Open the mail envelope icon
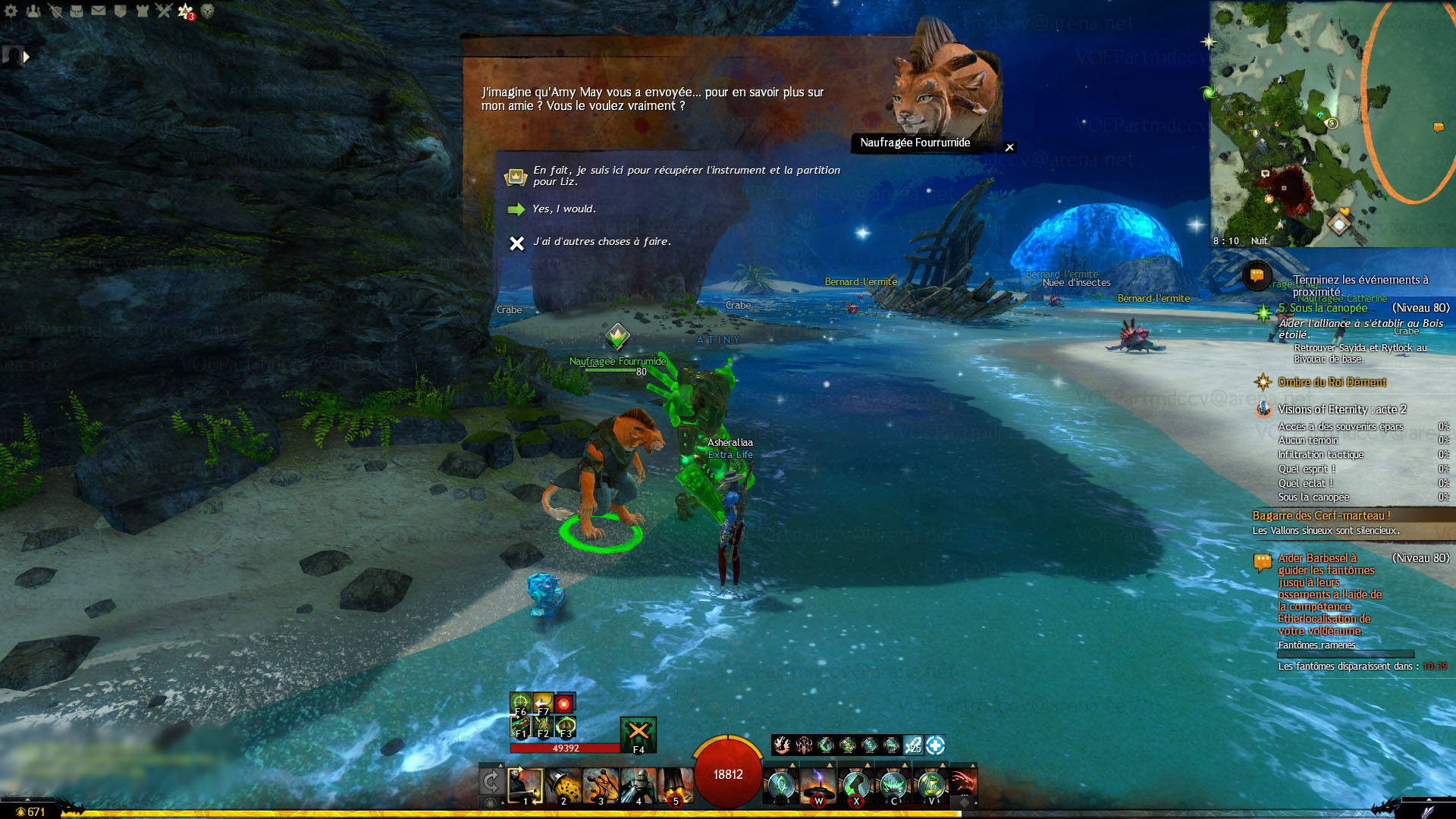This screenshot has width=1456, height=819. (99, 11)
